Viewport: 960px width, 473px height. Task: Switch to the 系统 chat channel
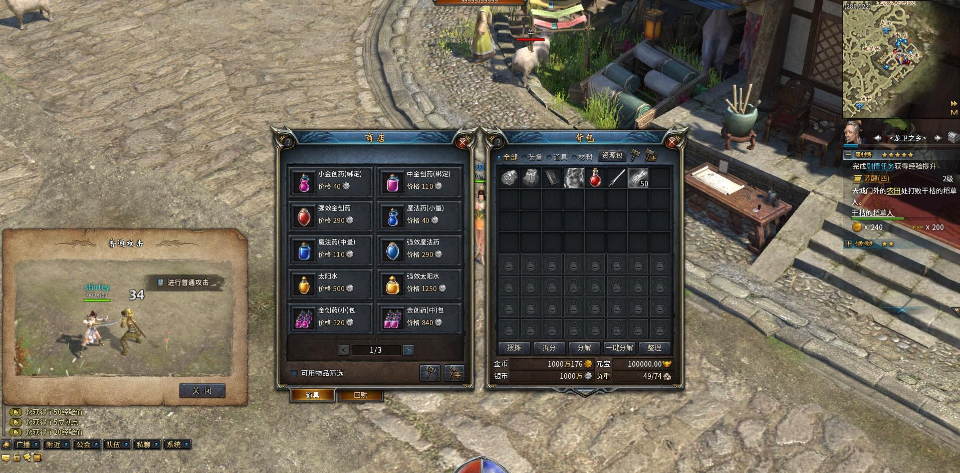coord(174,444)
